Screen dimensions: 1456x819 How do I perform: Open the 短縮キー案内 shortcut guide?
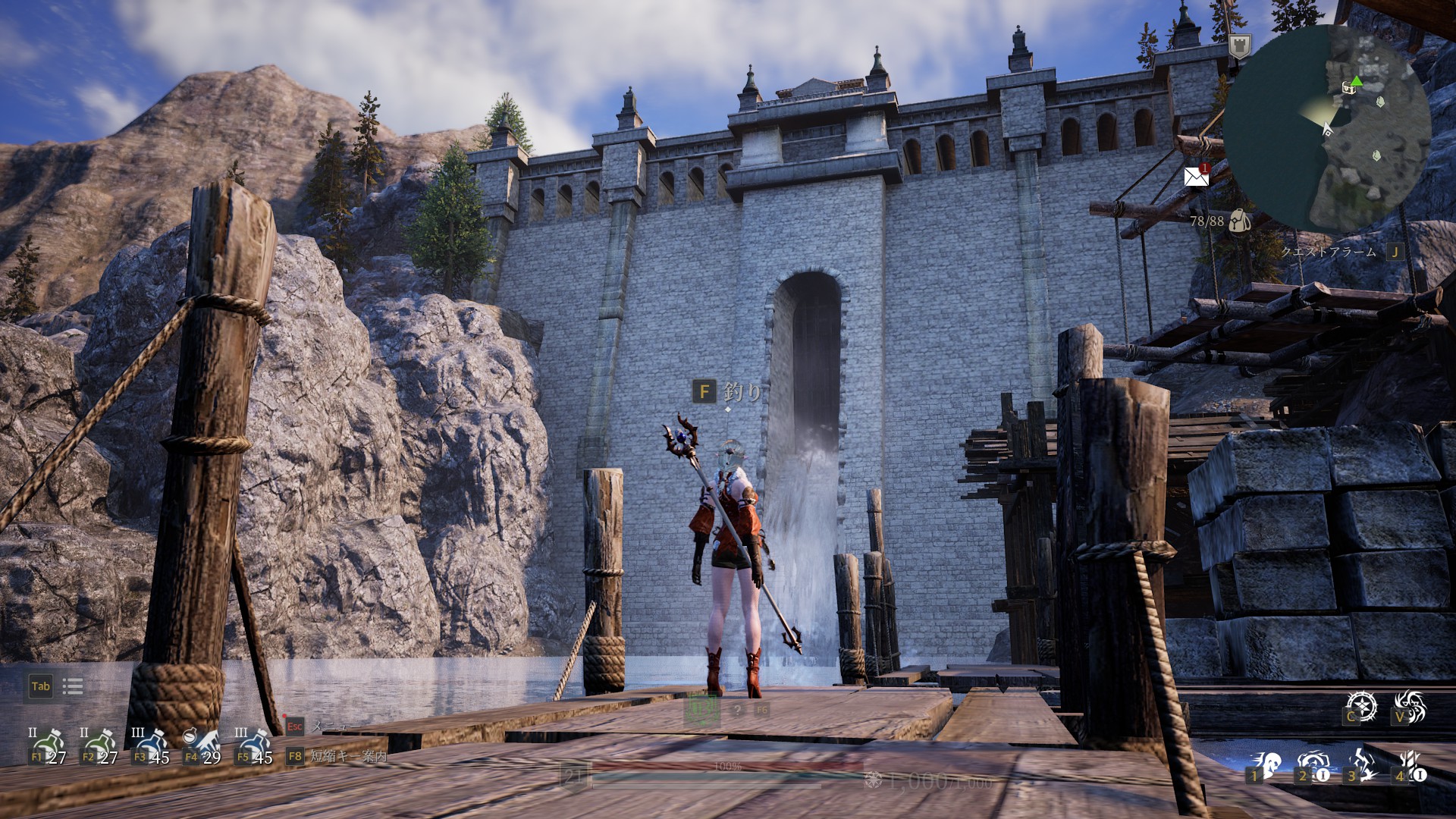[348, 756]
